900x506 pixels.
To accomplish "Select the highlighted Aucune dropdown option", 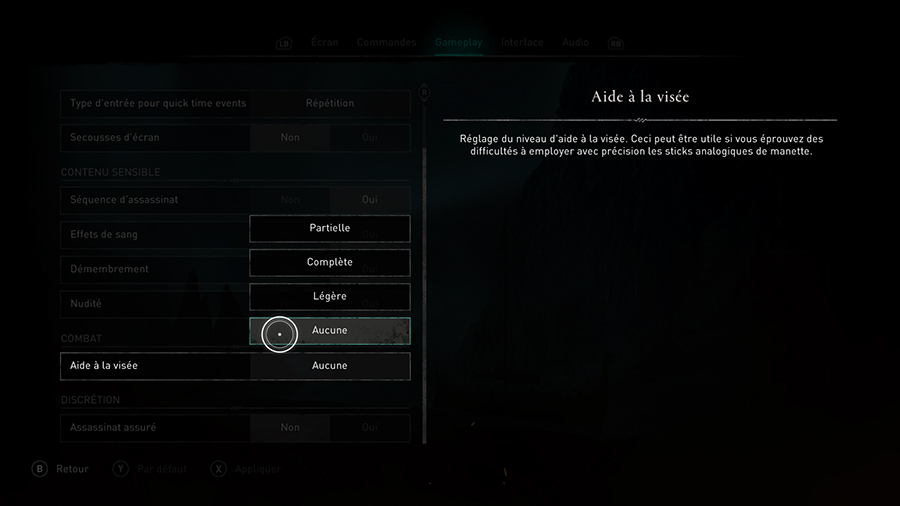I will pos(329,331).
